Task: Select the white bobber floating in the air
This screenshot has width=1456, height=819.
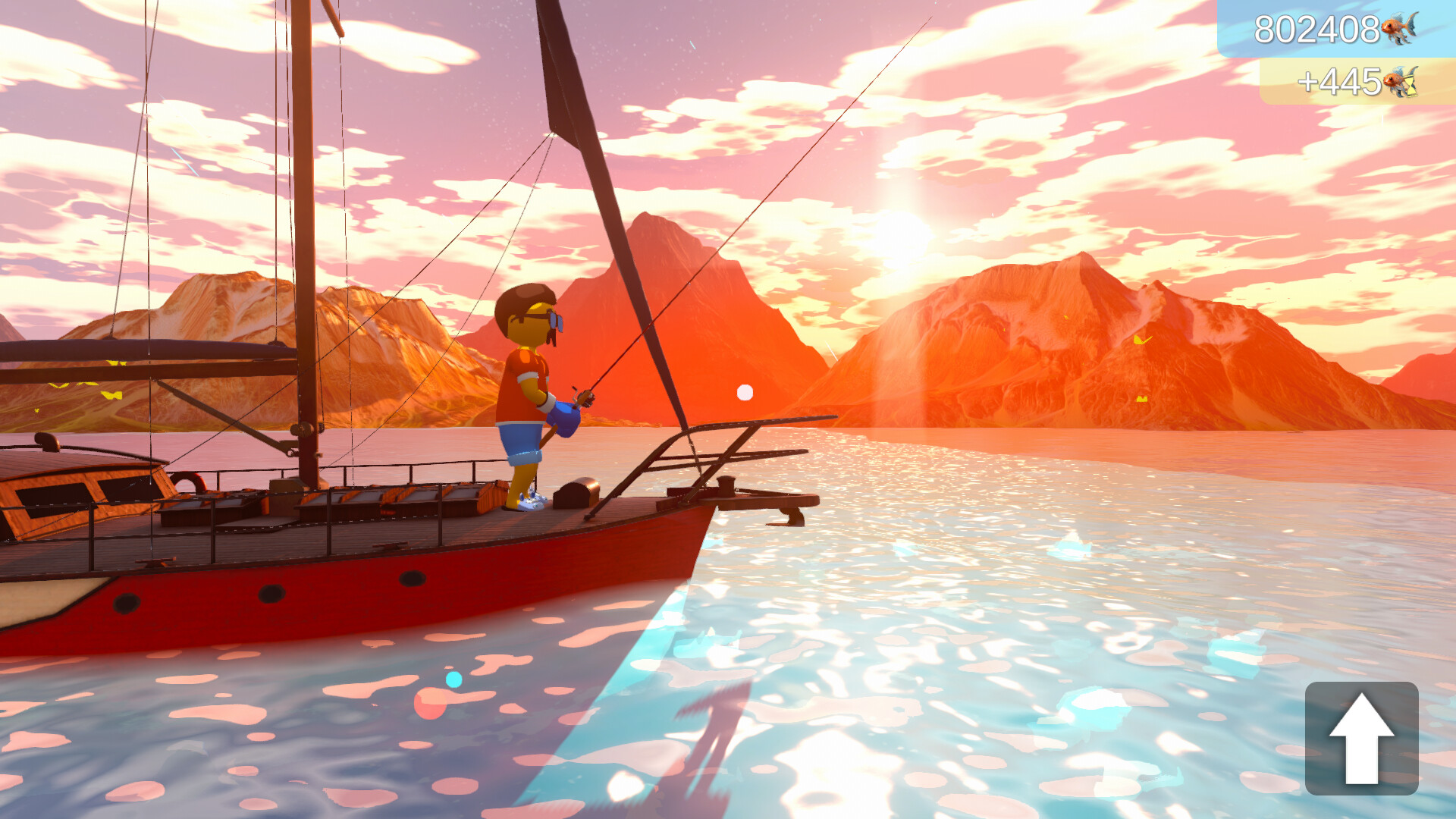Action: click(x=744, y=391)
